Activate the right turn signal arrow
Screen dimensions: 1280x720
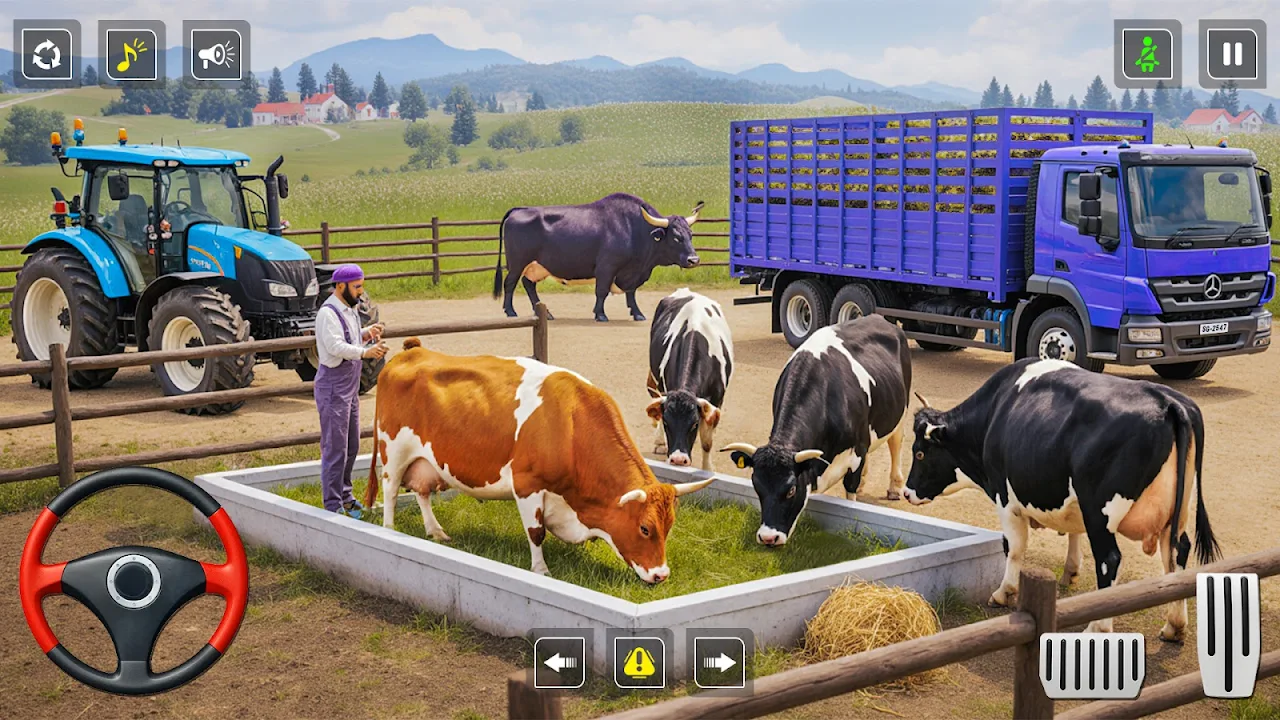pyautogui.click(x=719, y=661)
